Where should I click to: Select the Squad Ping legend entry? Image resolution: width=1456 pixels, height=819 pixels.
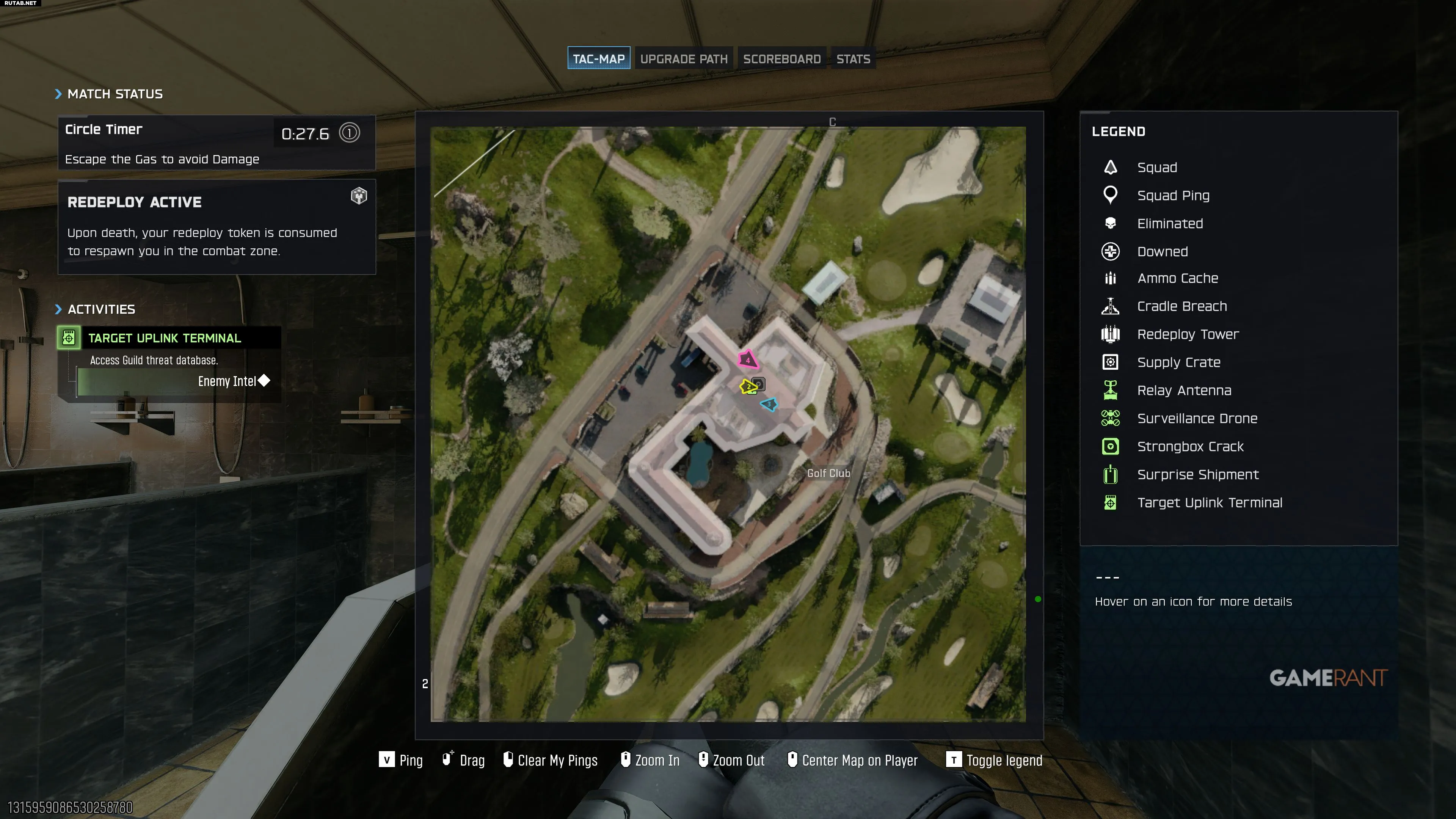1173,196
